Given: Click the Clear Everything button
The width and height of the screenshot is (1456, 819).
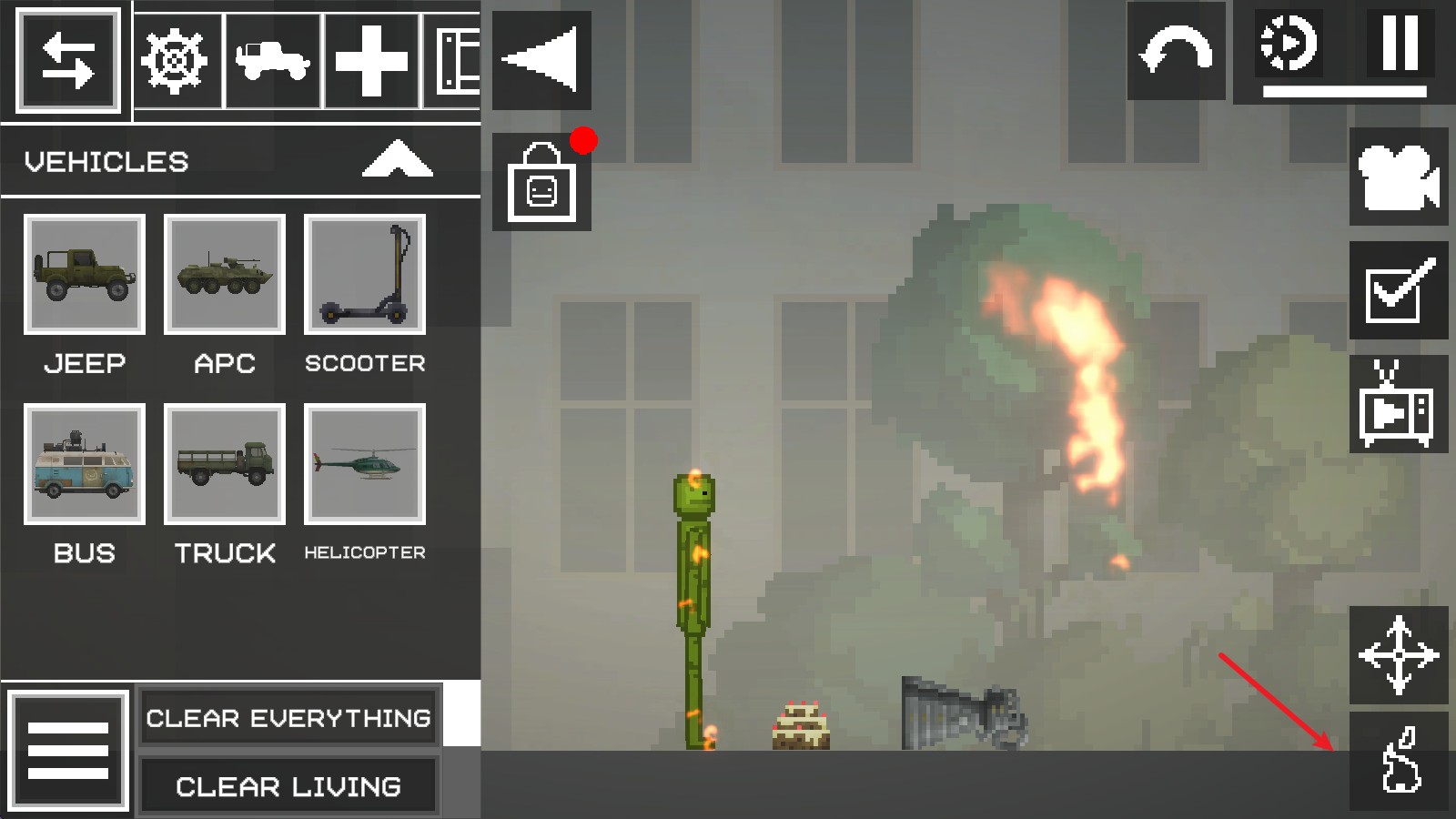Looking at the screenshot, I should (288, 718).
